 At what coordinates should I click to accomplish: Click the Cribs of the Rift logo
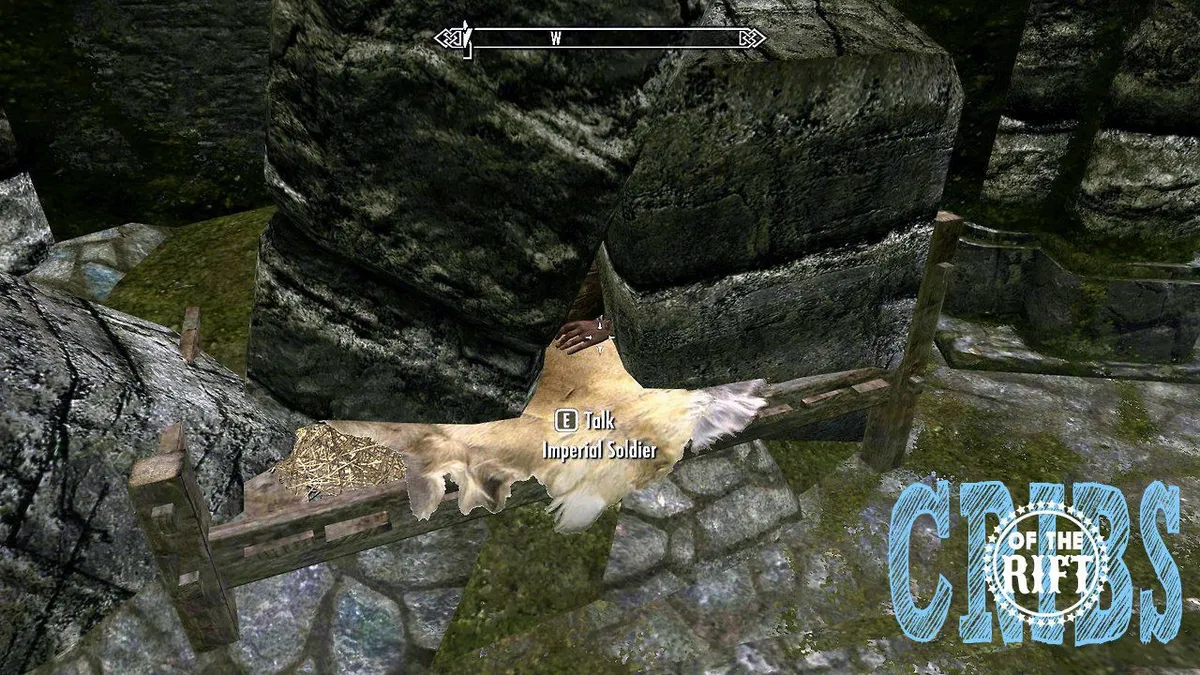click(x=1035, y=564)
